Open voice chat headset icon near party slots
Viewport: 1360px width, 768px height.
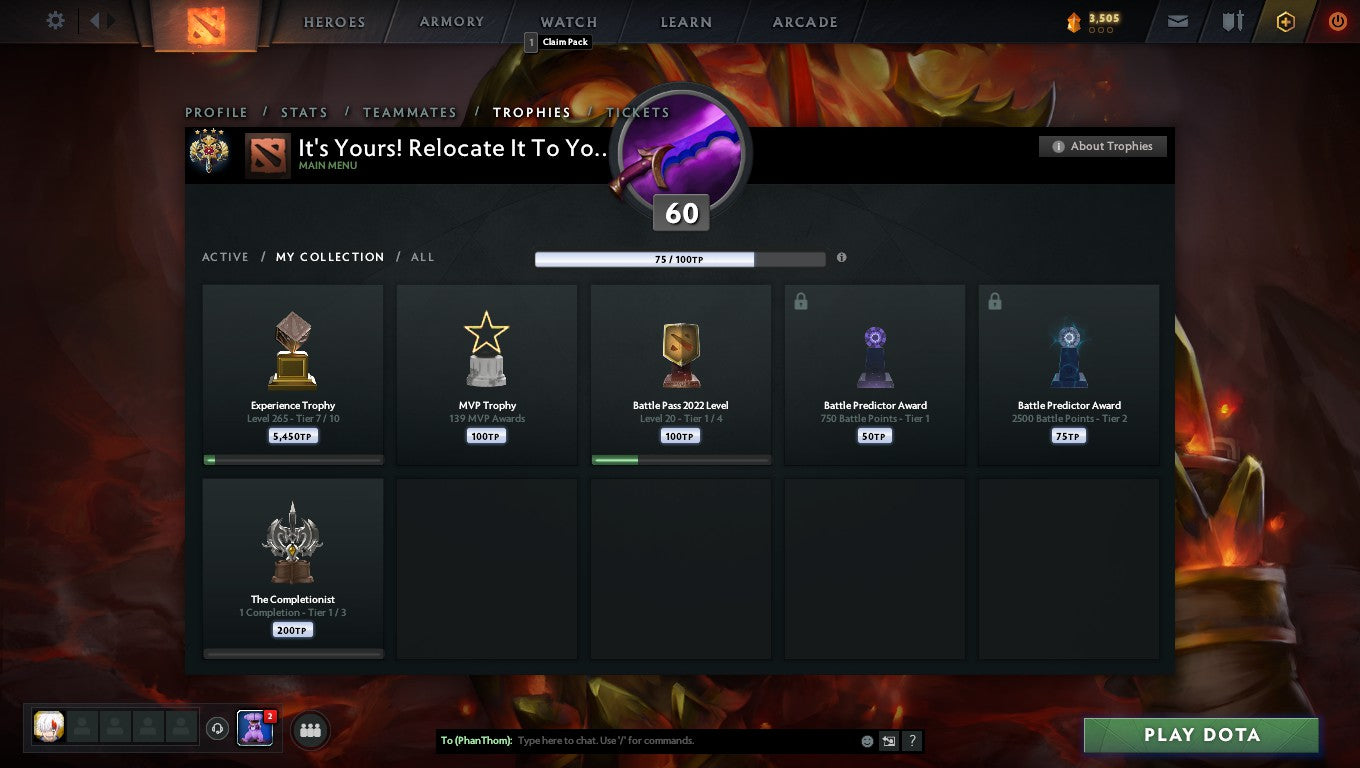(x=218, y=729)
